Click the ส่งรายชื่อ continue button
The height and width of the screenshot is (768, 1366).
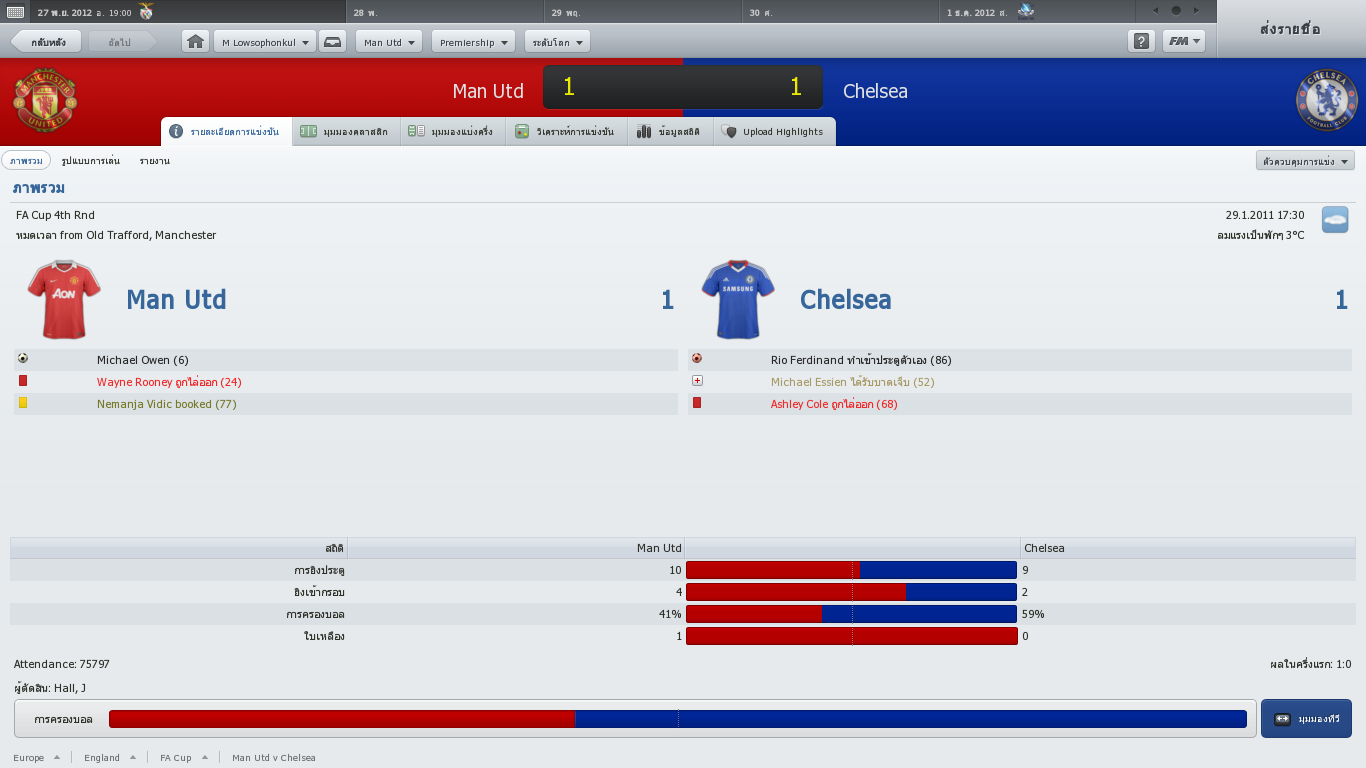pyautogui.click(x=1291, y=29)
